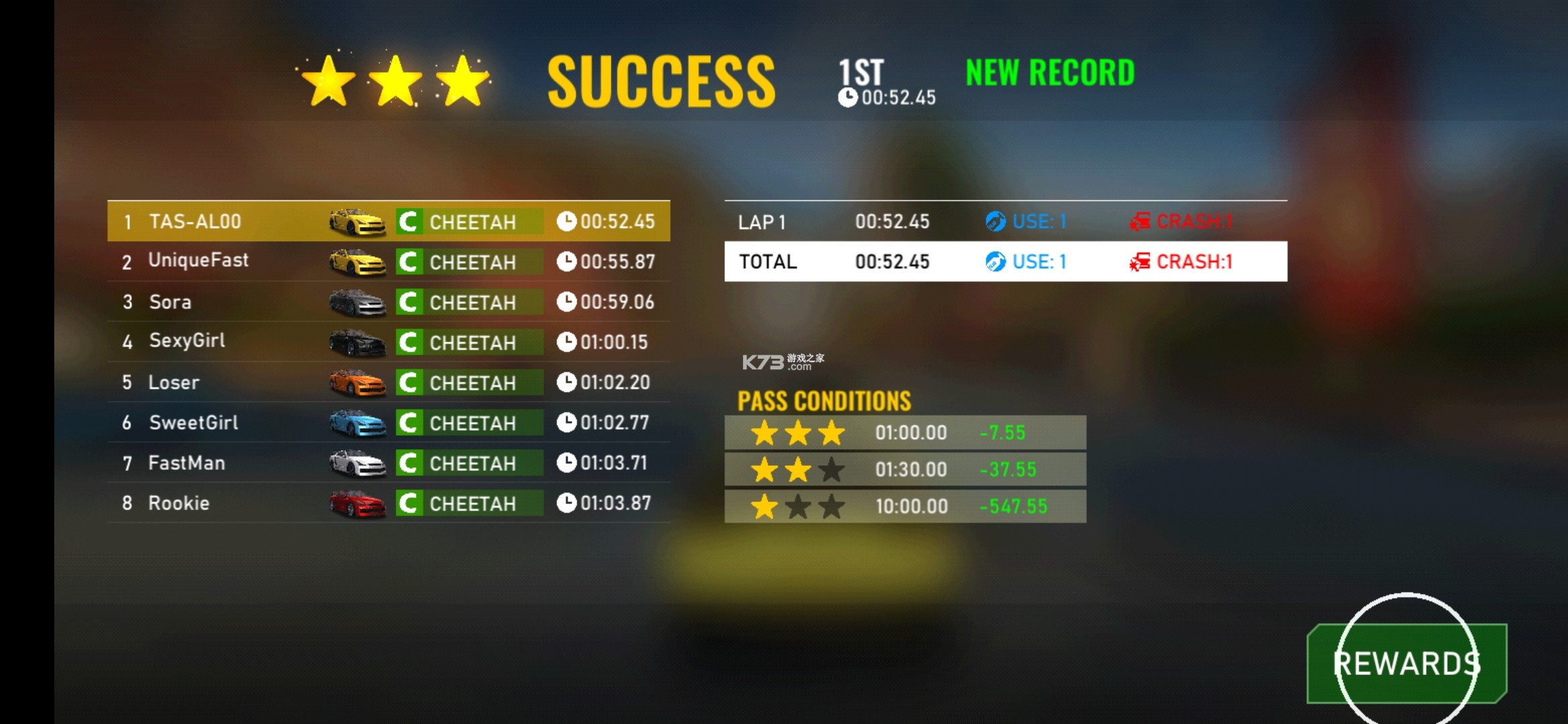Select Loser's fifth-place row

pos(389,382)
